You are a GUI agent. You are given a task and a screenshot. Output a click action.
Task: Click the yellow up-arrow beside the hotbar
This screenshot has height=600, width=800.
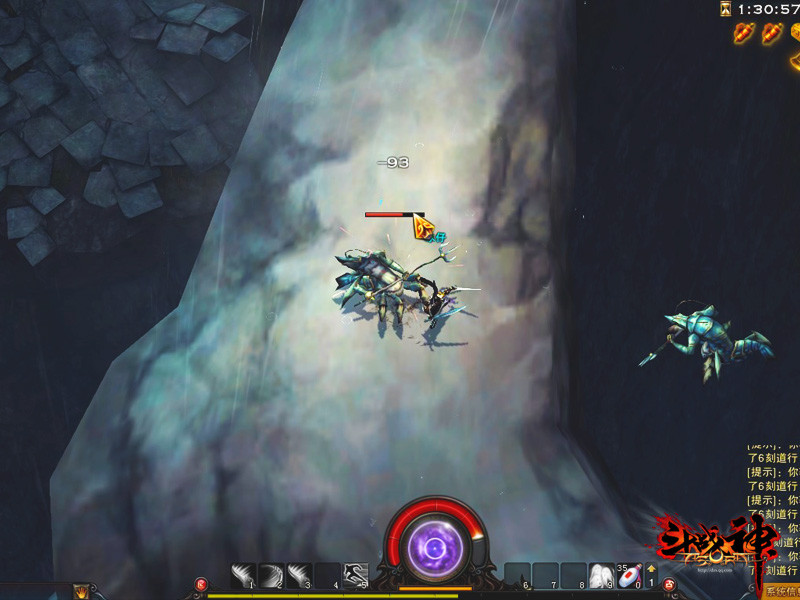[x=652, y=569]
